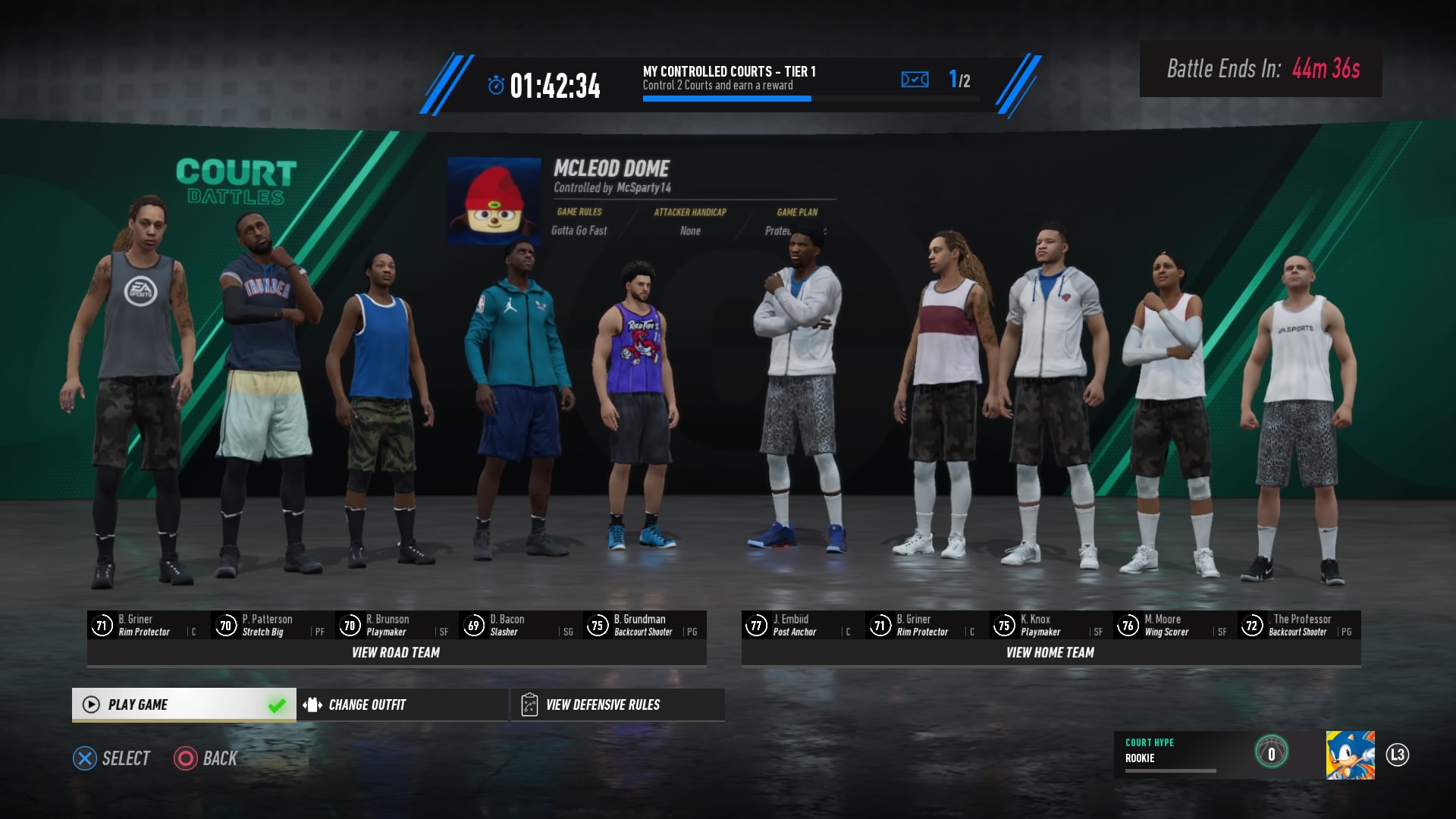Click the play icon on Play Game

(x=91, y=704)
